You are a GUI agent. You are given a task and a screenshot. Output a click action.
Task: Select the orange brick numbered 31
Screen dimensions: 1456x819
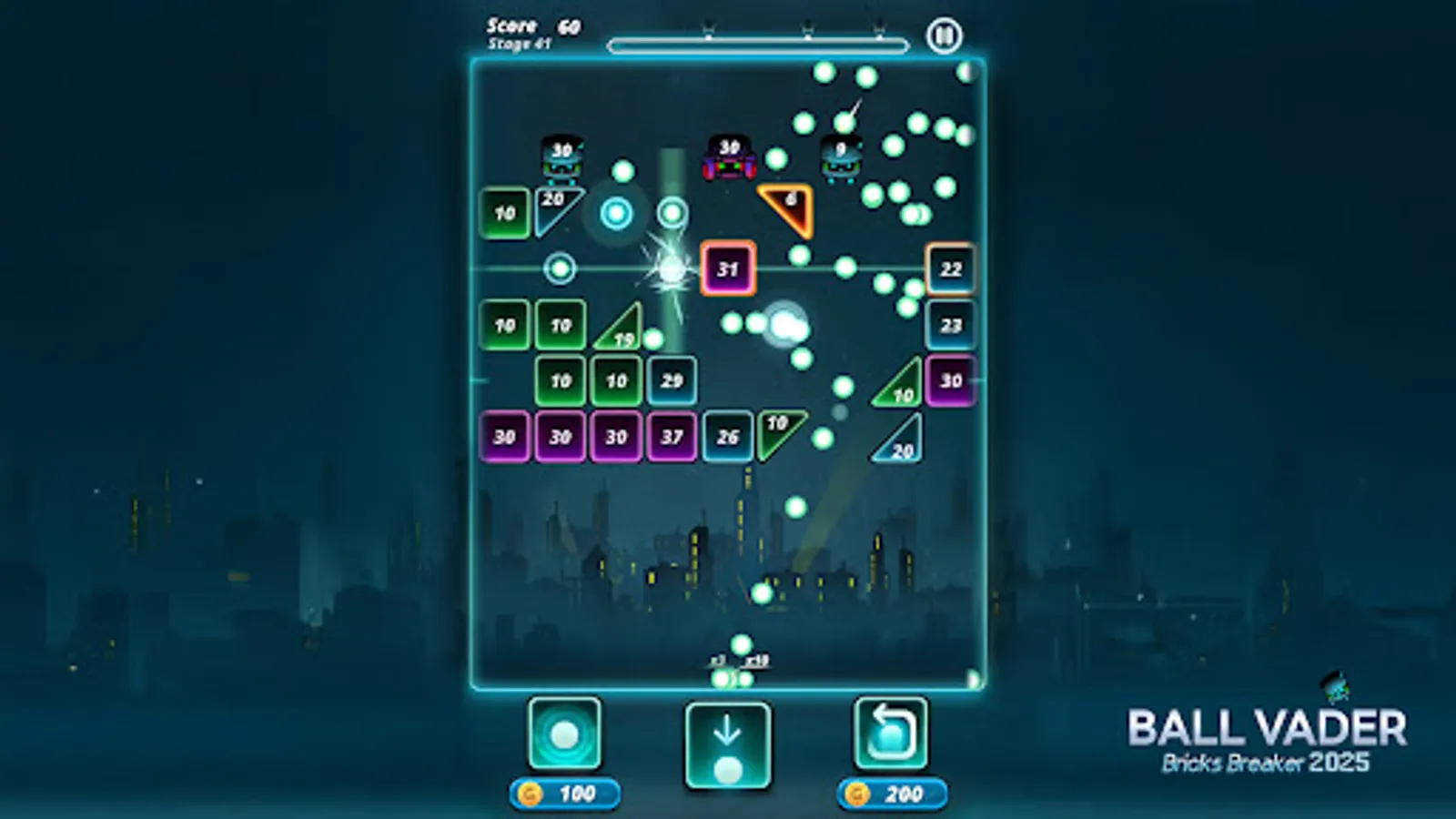727,268
